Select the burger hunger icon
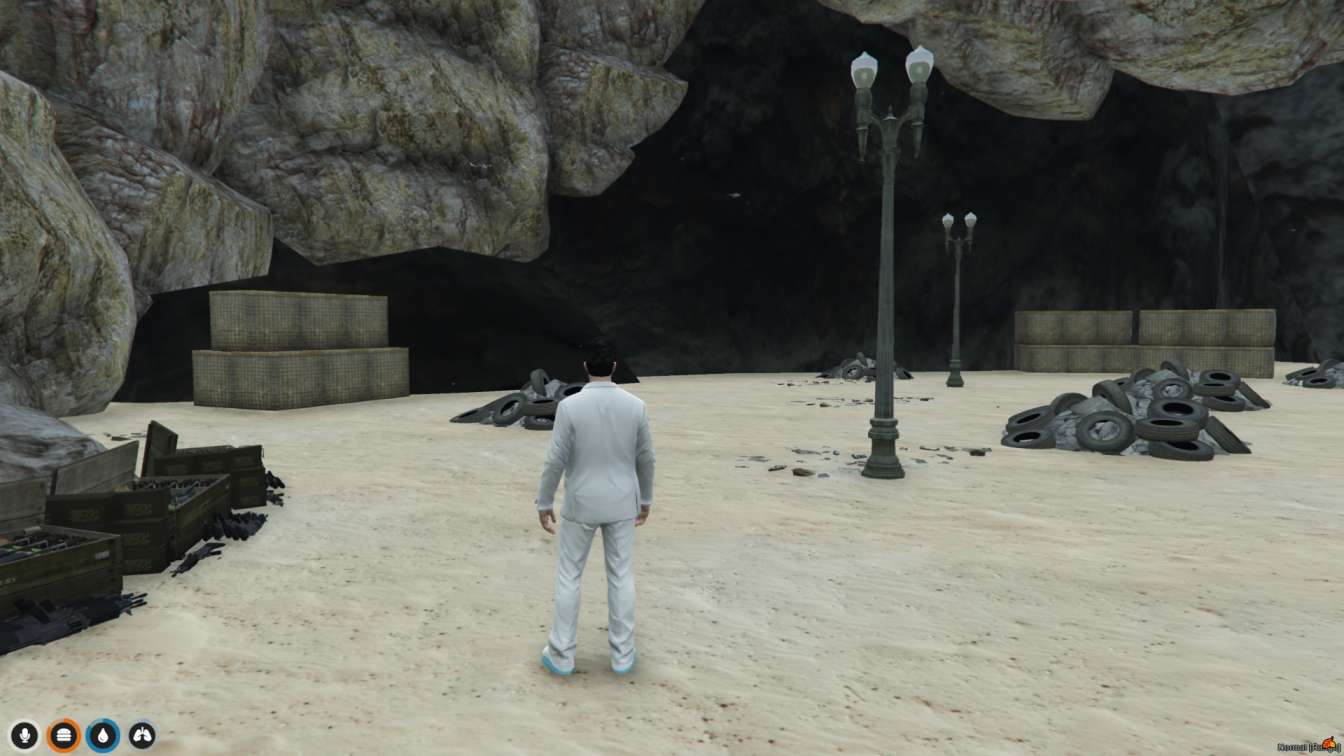Image resolution: width=1344 pixels, height=756 pixels. click(63, 735)
